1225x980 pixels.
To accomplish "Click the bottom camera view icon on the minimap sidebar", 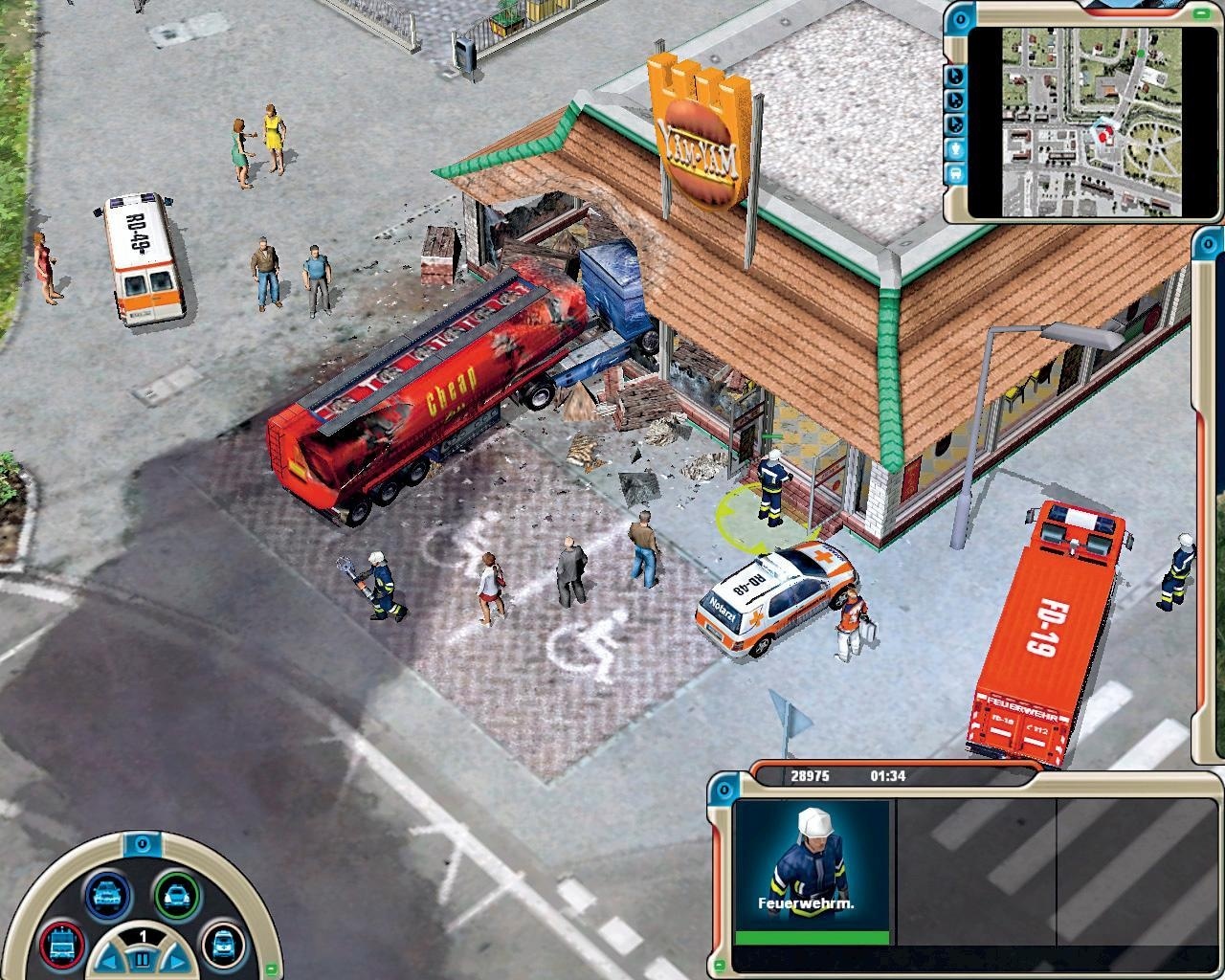I will coord(954,124).
